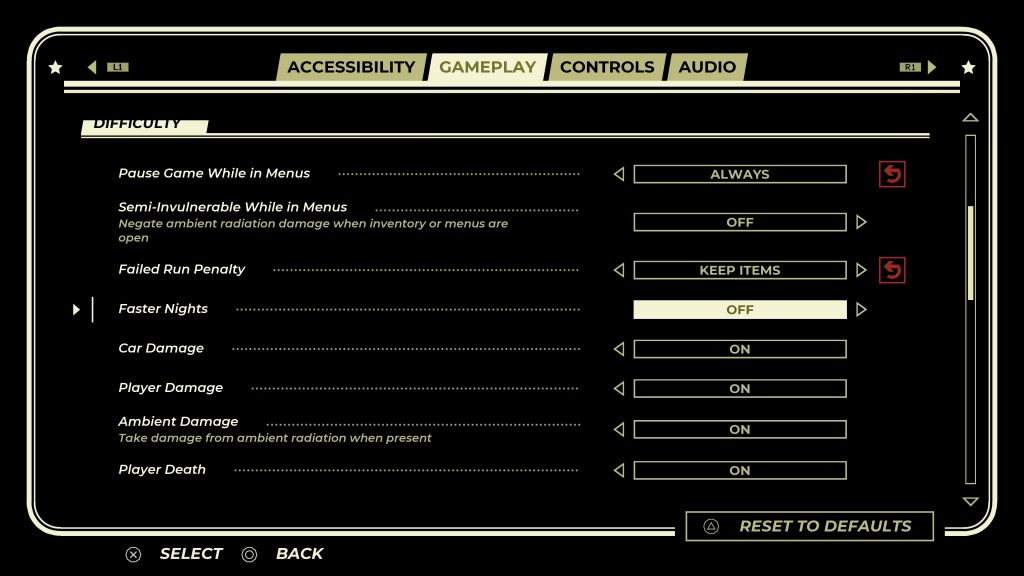Go to the Controls tab
The height and width of the screenshot is (576, 1024).
[606, 67]
